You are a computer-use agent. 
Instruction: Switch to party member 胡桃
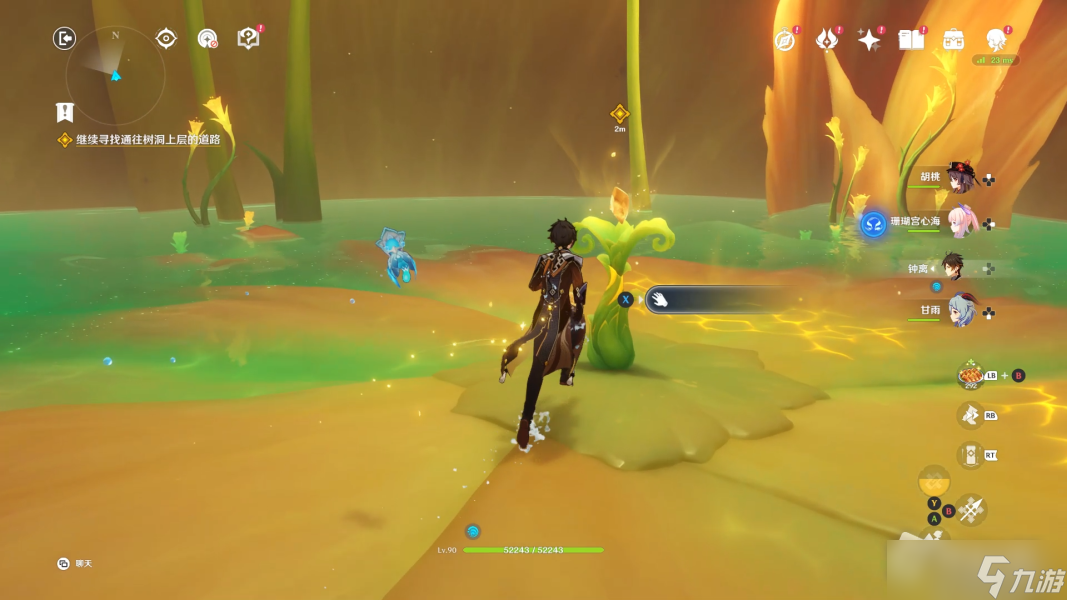coord(959,178)
